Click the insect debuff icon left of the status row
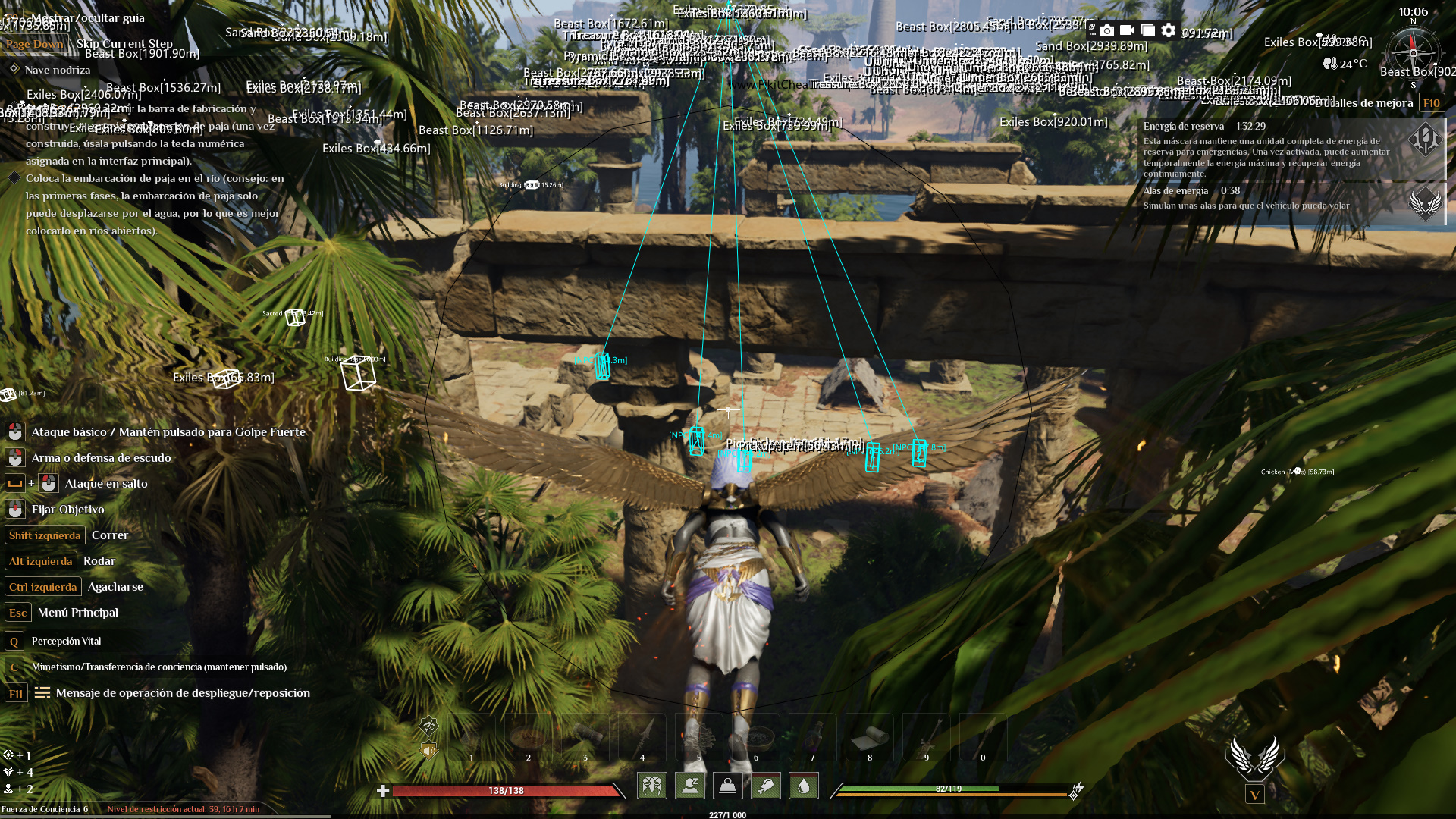This screenshot has height=819, width=1456. pyautogui.click(x=653, y=786)
